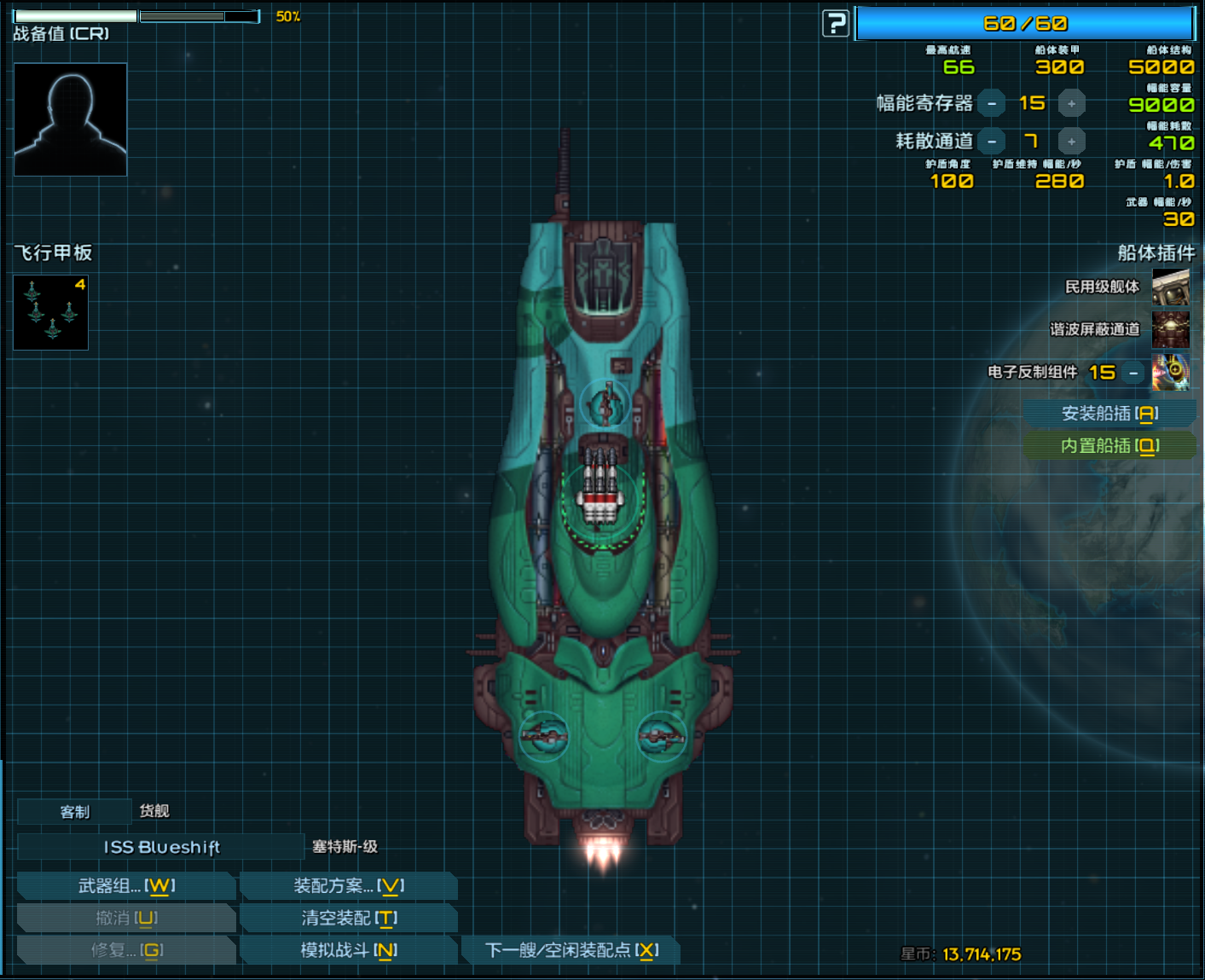1205x980 pixels.
Task: Go to the next ship with 下一艘/空闲装配点
Action: [x=571, y=950]
